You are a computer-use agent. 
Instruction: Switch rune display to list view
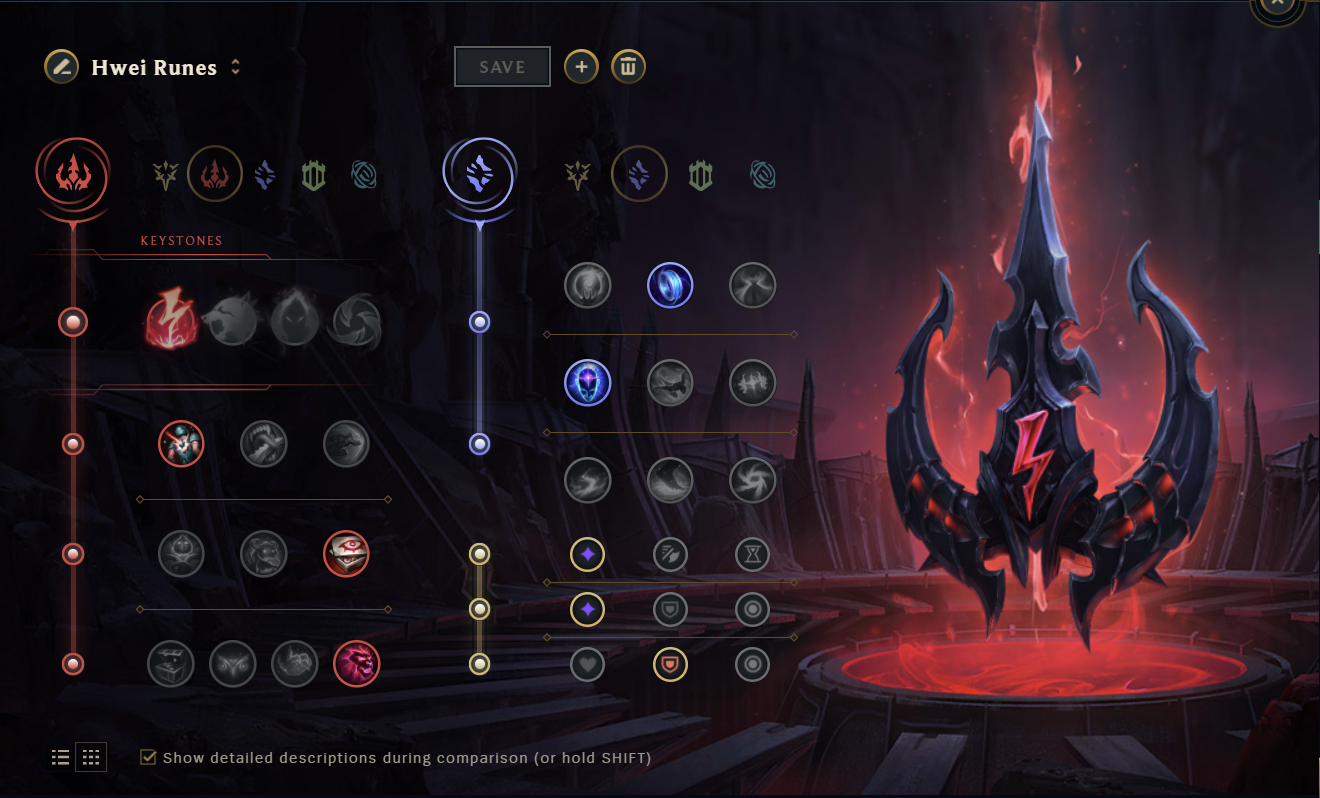(60, 757)
